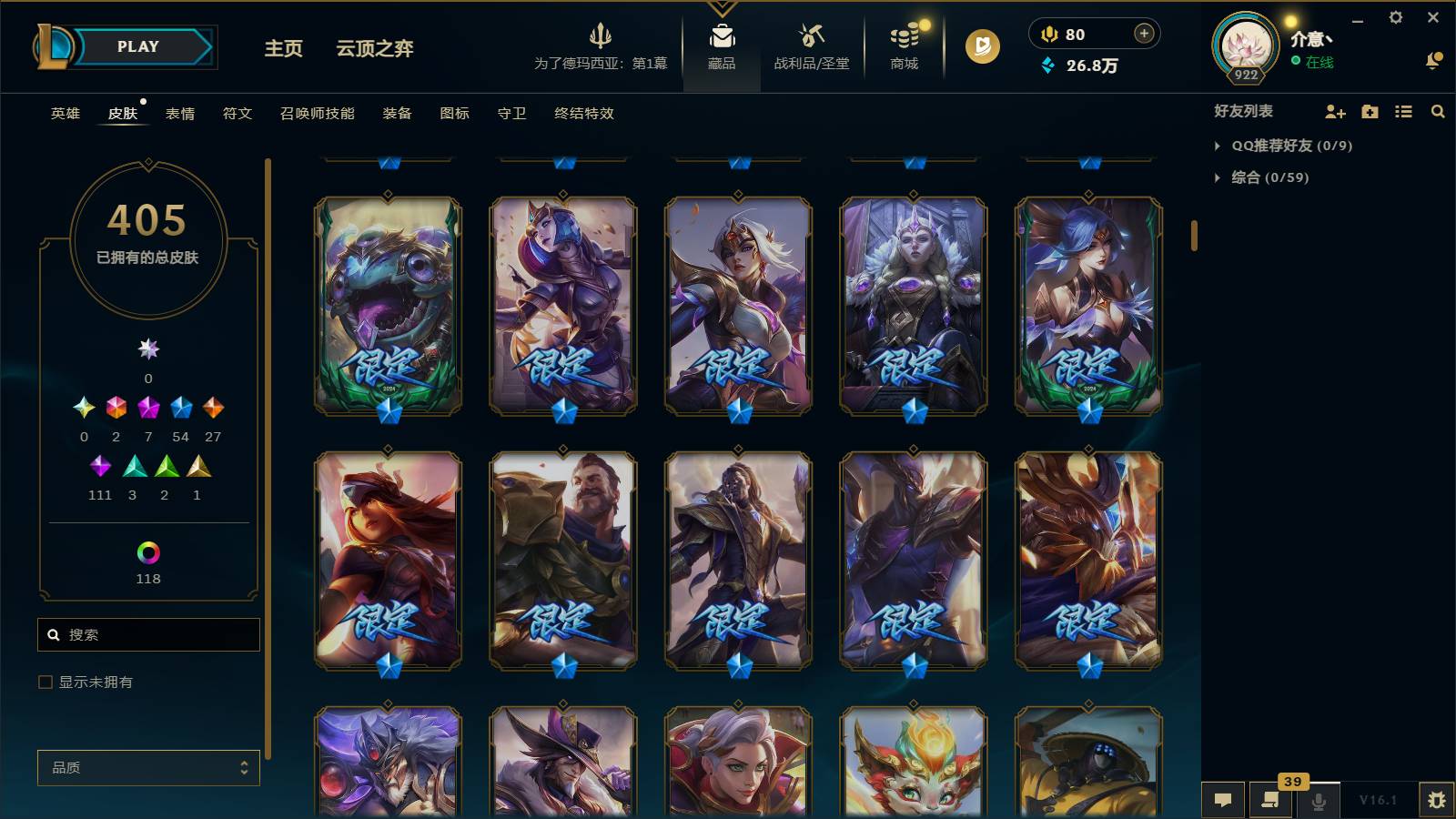
Task: Switch to the 英雄 tab
Action: (64, 114)
